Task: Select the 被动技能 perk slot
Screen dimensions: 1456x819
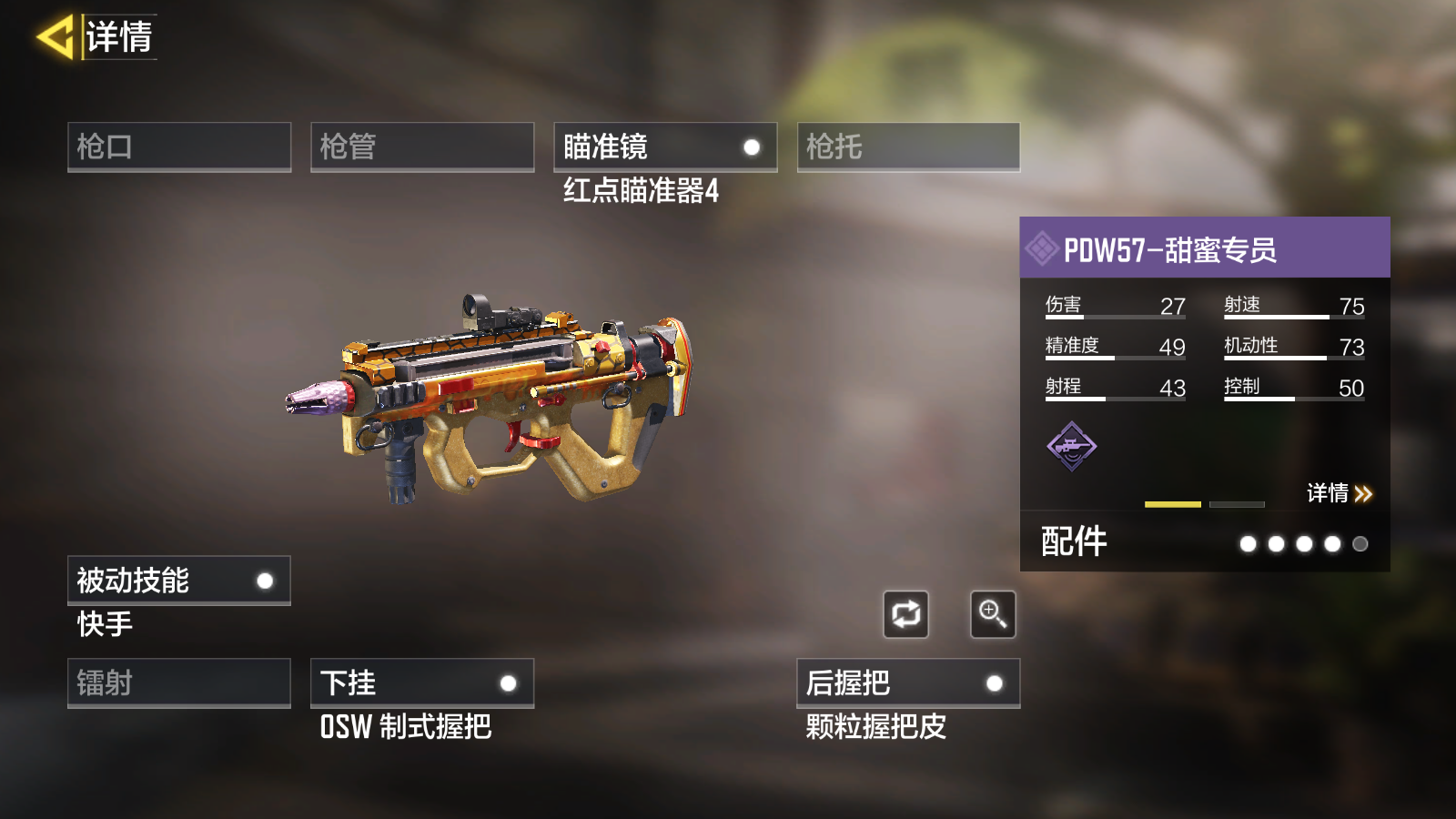Action: [179, 580]
